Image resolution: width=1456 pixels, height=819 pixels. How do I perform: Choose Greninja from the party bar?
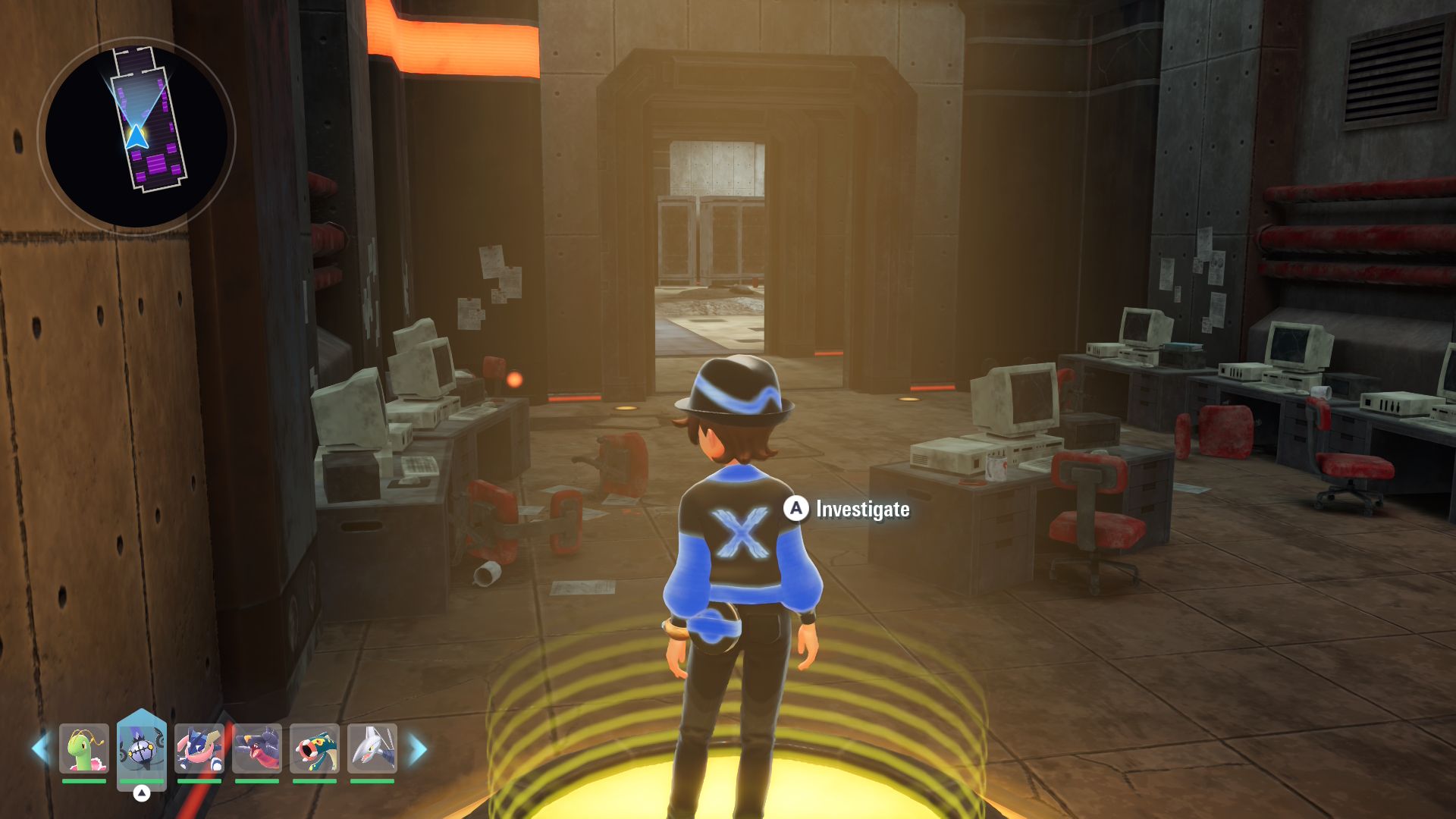199,748
